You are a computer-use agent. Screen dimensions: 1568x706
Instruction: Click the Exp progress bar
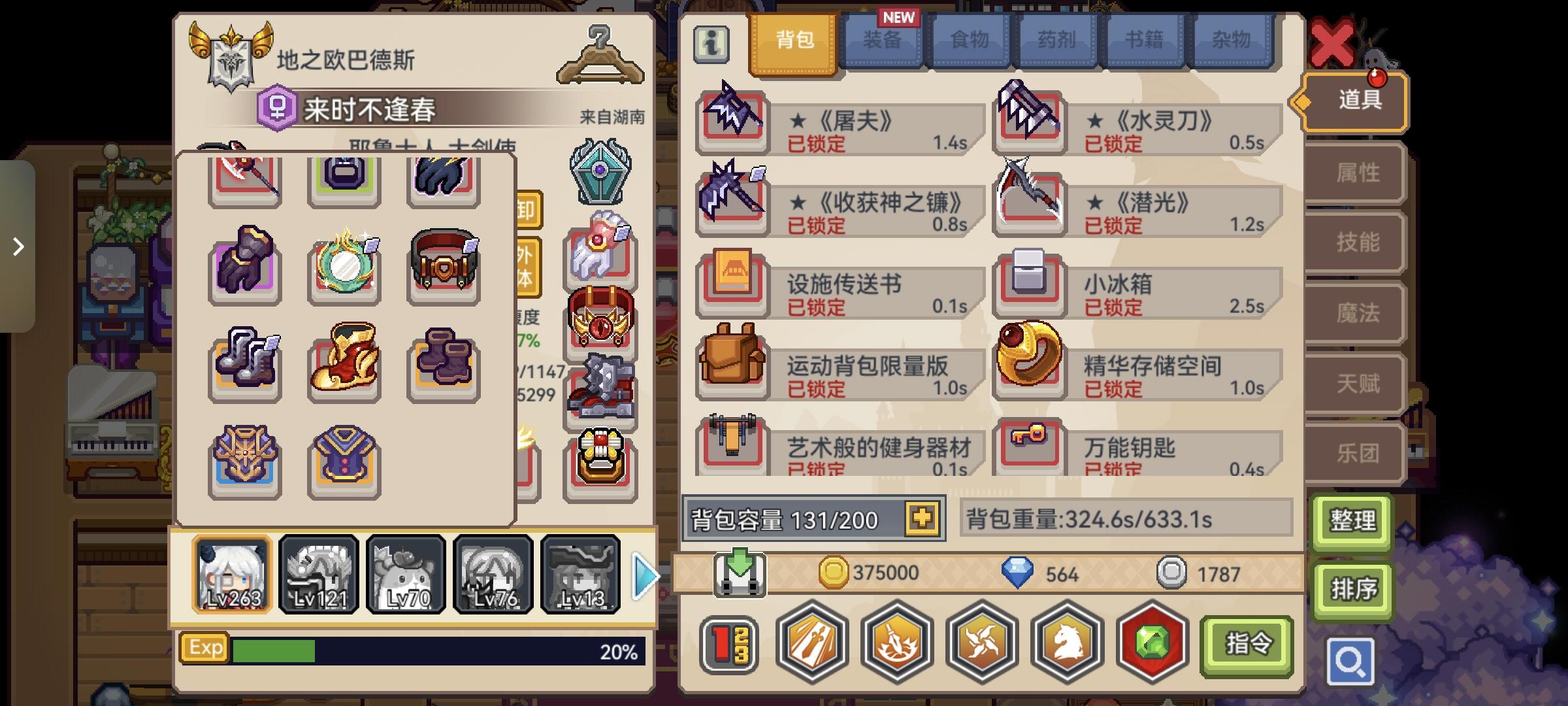(x=412, y=648)
